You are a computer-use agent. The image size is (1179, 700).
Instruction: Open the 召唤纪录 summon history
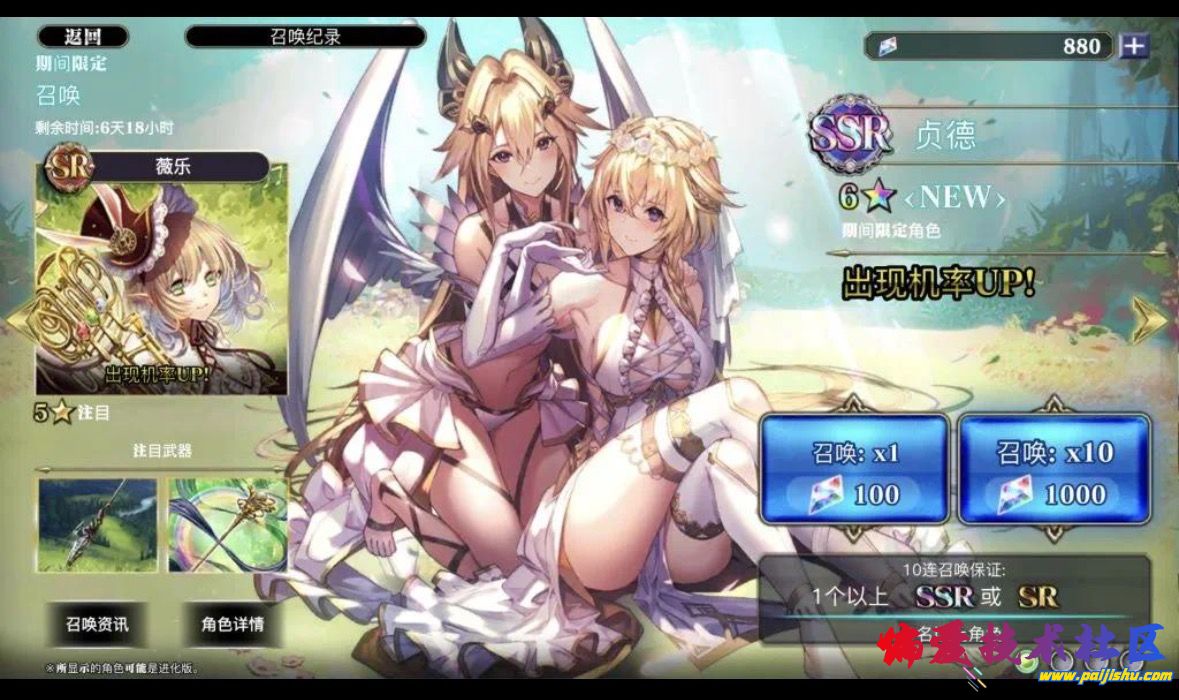point(305,37)
